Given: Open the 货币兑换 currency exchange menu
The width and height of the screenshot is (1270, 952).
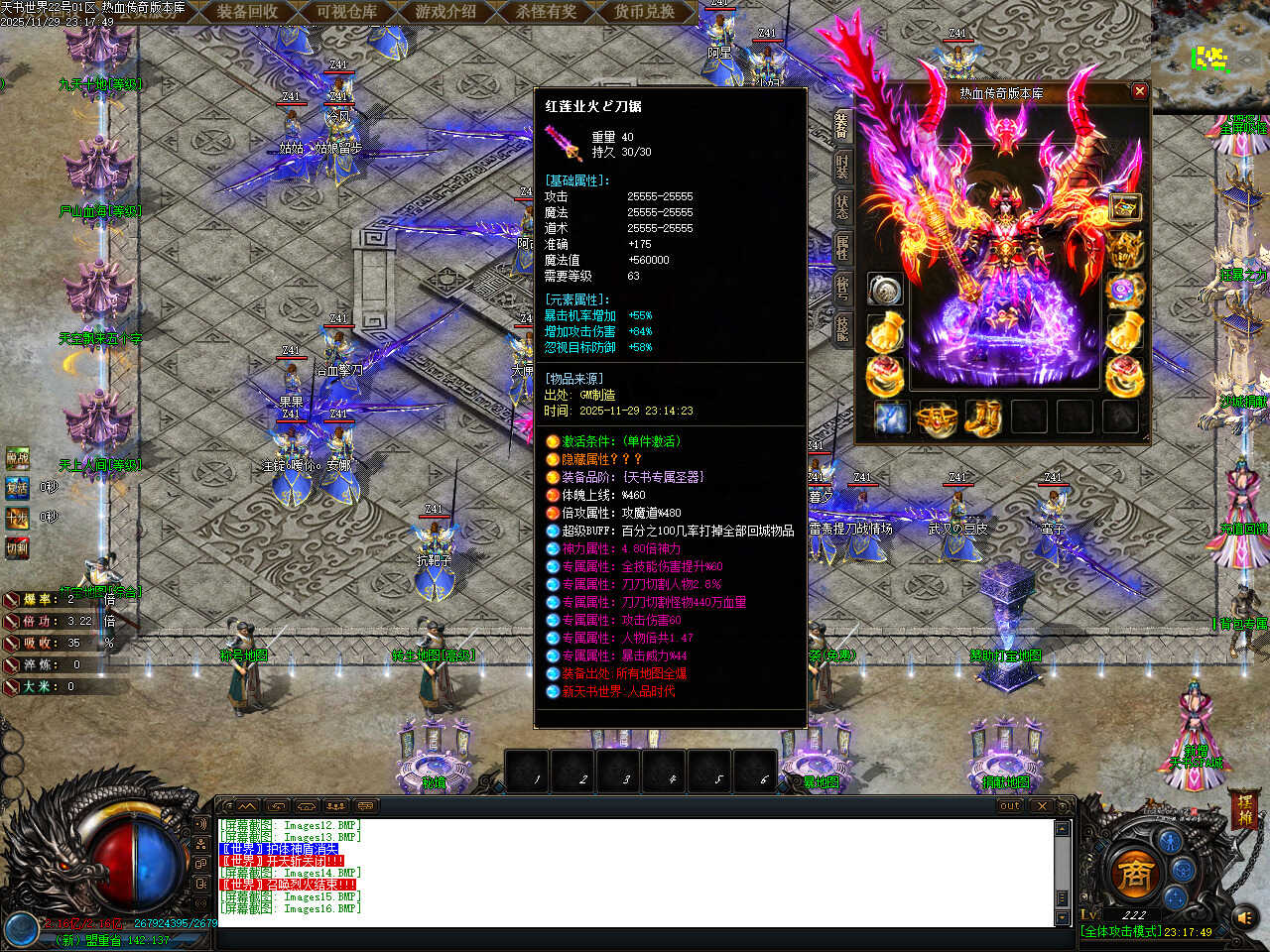Looking at the screenshot, I should coord(644,12).
